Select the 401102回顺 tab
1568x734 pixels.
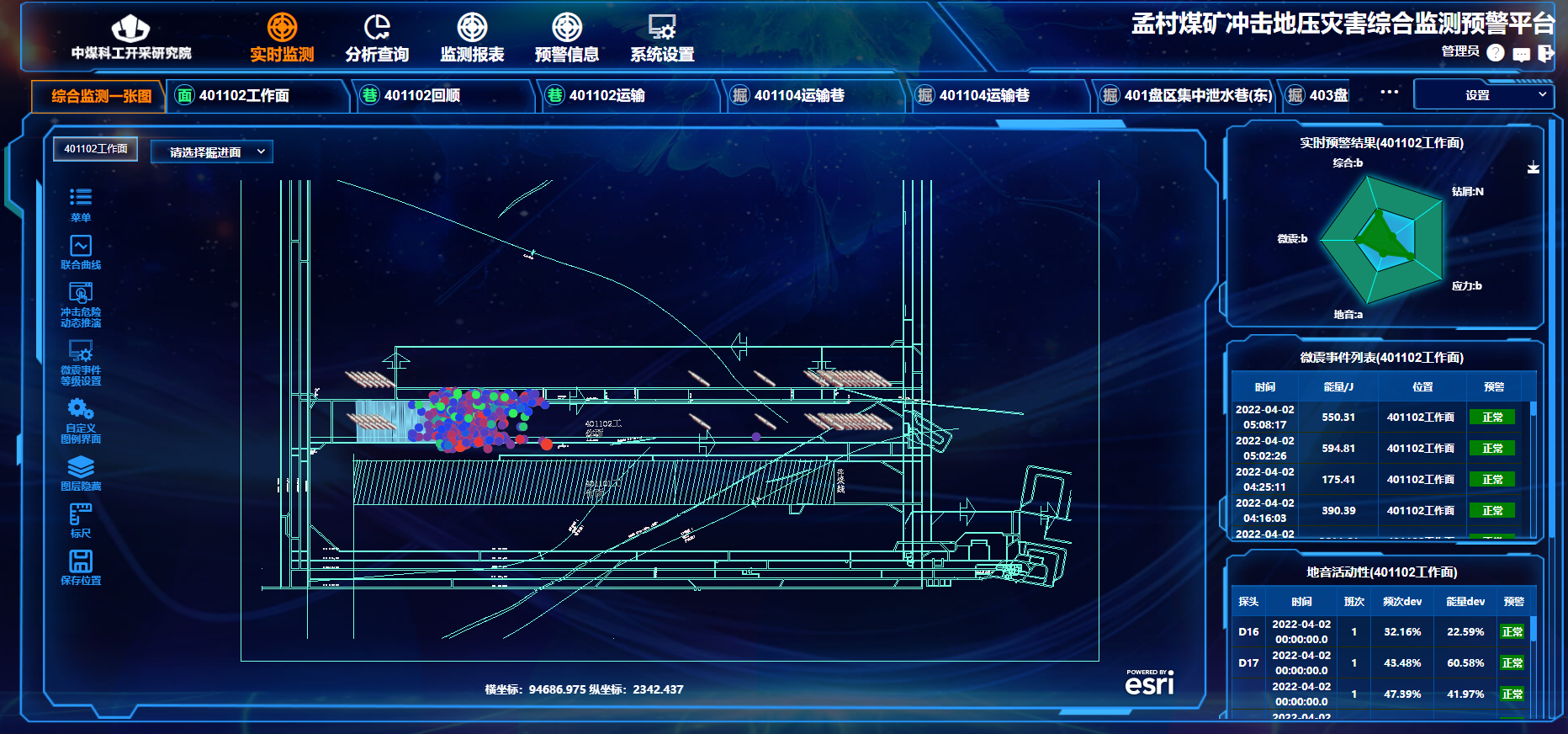(x=421, y=96)
